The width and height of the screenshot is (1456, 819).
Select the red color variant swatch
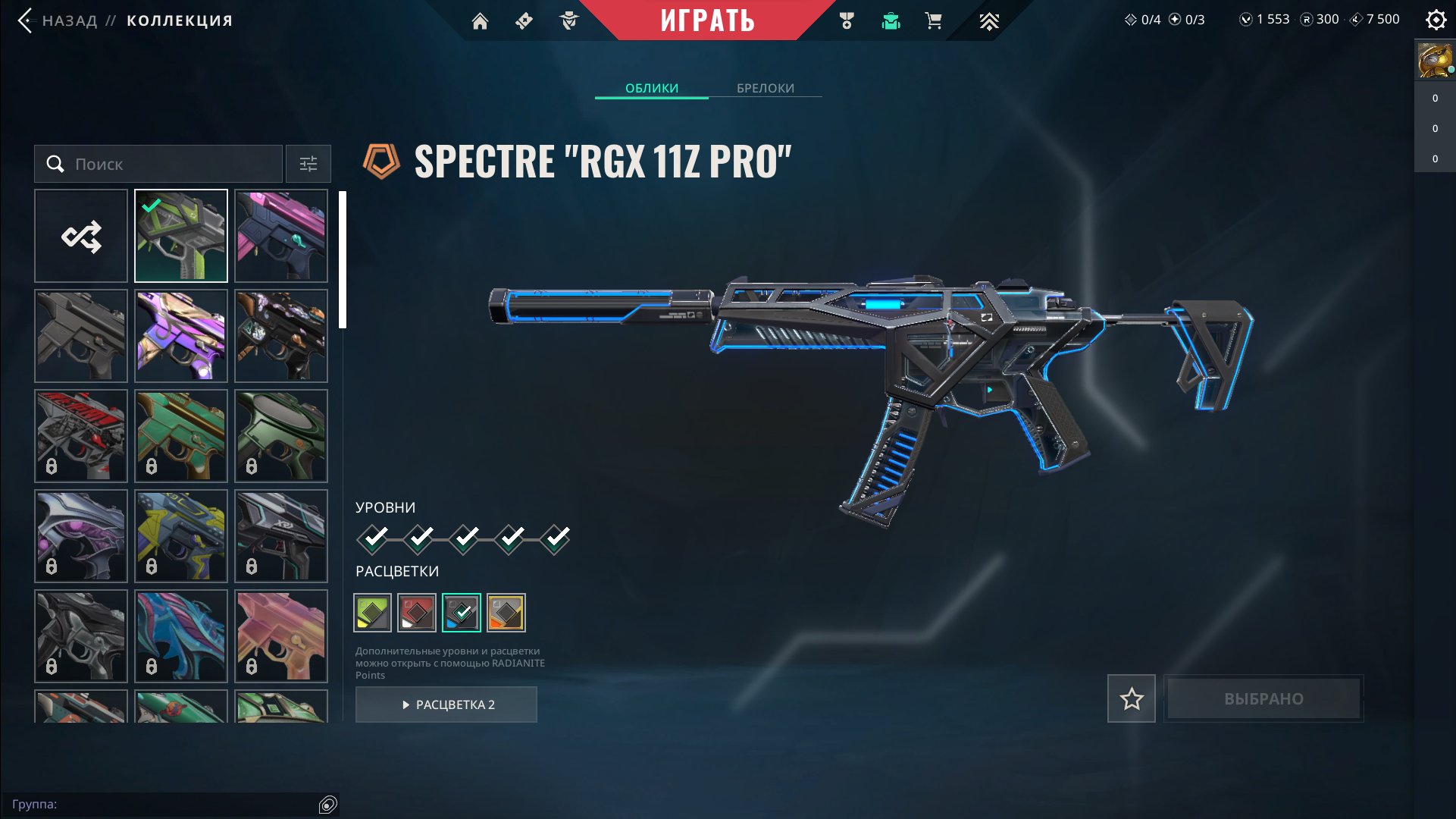[x=417, y=613]
